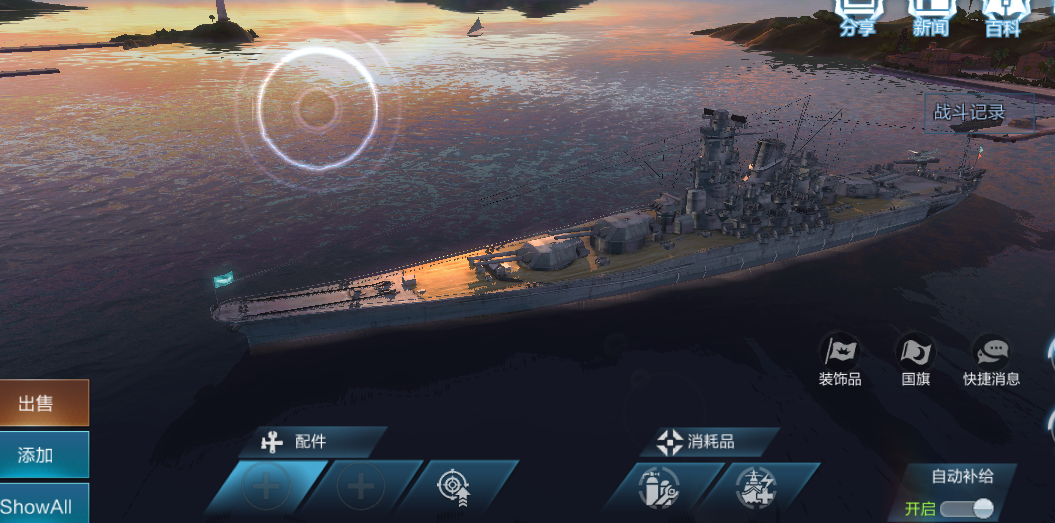Select the extinguisher repair consumable slot
Viewport: 1055px width, 523px height.
[659, 490]
